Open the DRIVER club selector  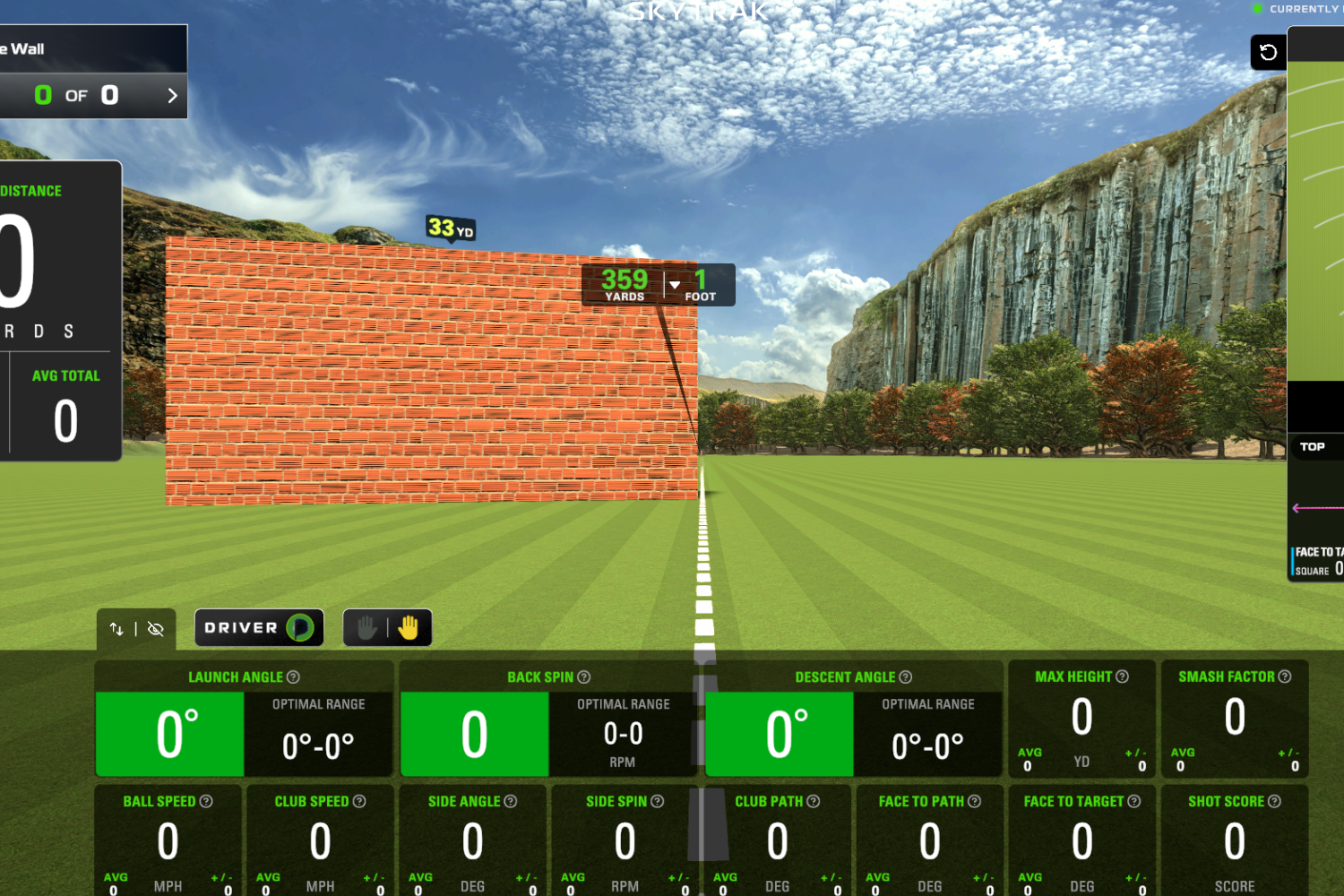[259, 627]
